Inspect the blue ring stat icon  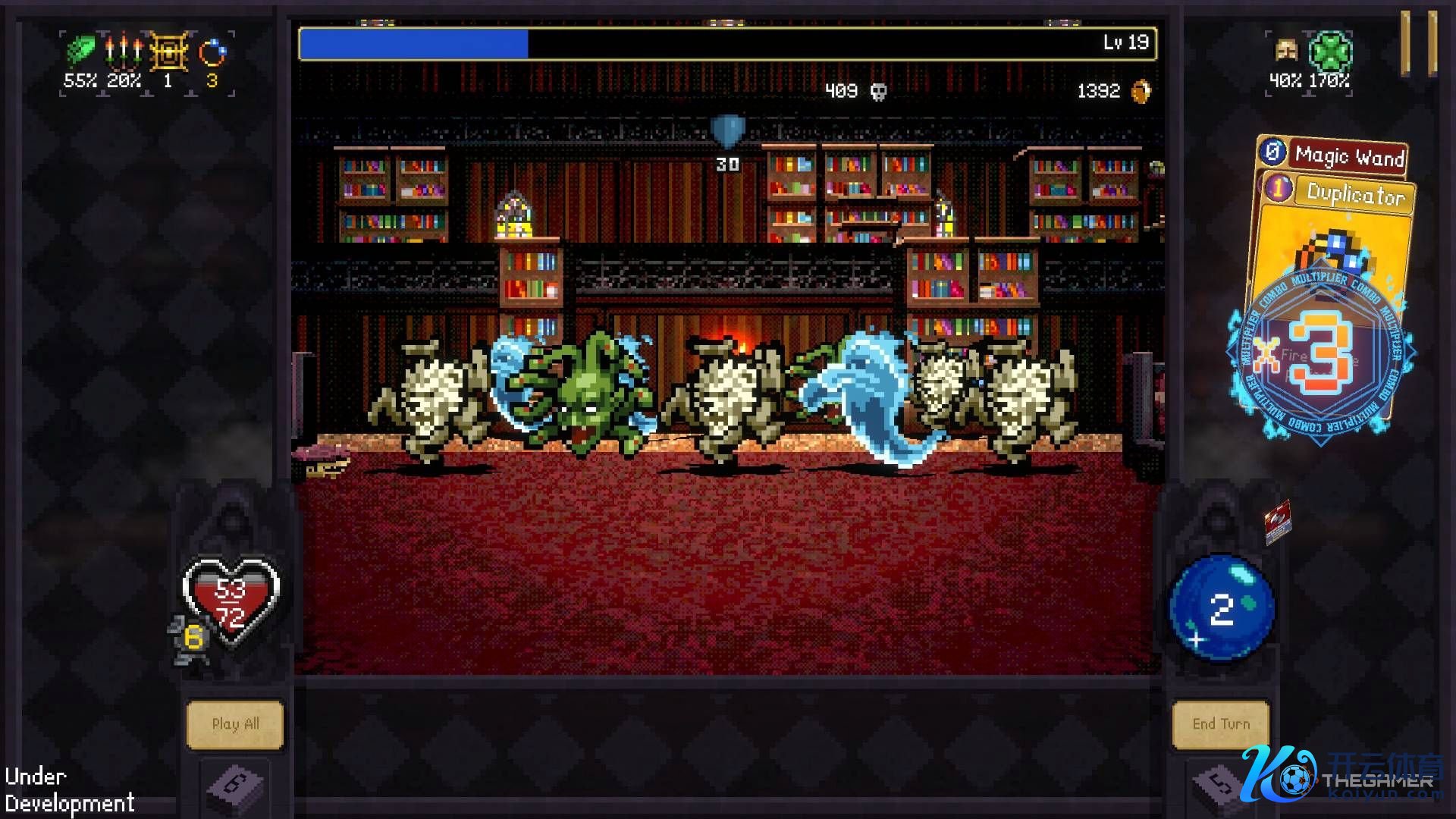click(x=212, y=53)
